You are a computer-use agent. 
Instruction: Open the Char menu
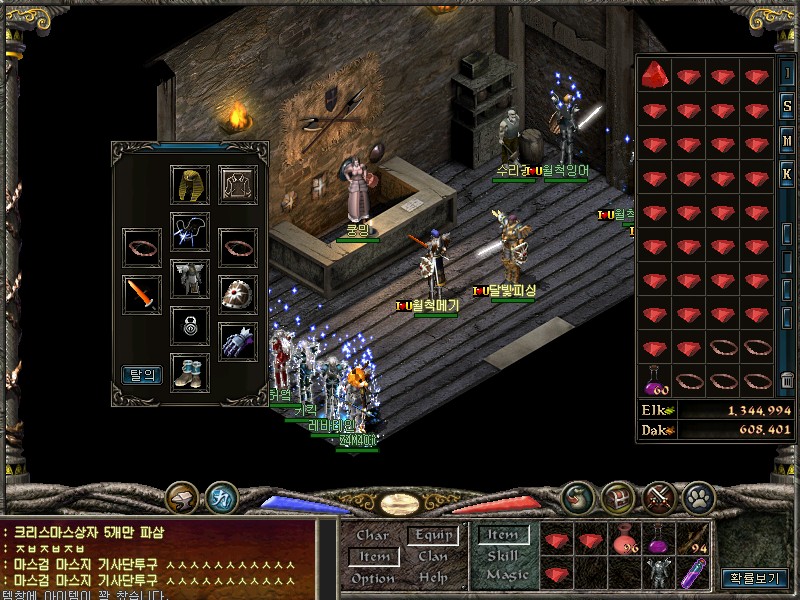click(373, 536)
